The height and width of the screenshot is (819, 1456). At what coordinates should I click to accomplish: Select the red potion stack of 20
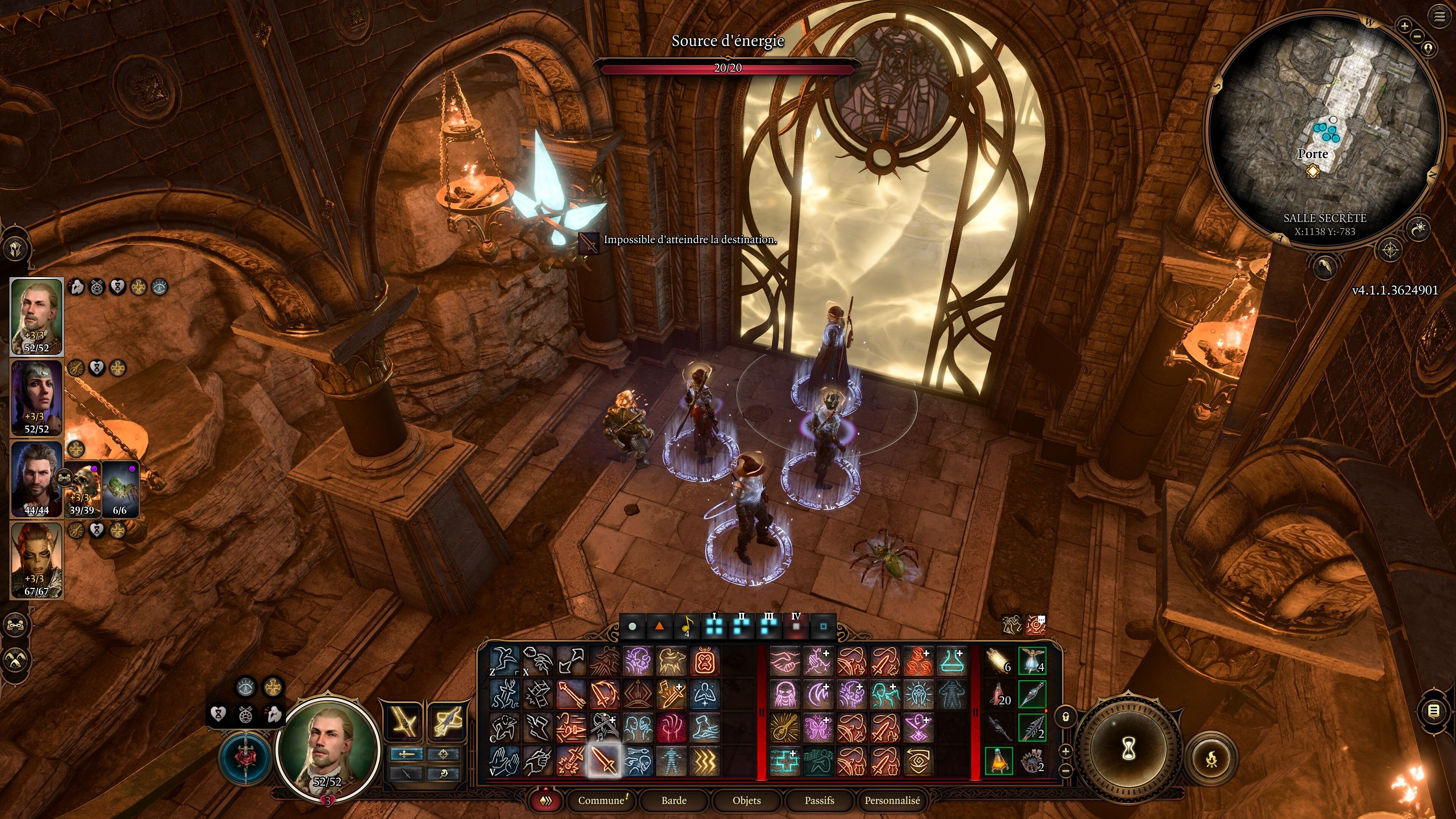click(999, 694)
